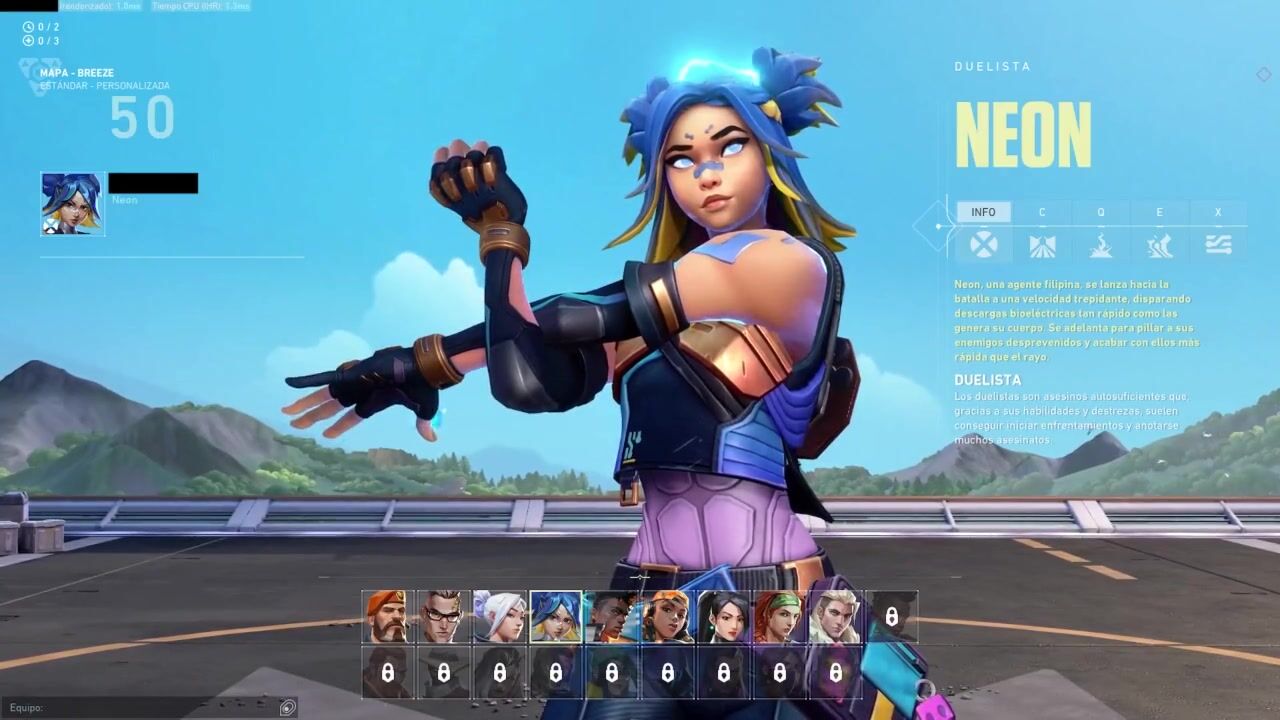
Task: Select the highlighted Neon agent portrait
Action: [555, 617]
